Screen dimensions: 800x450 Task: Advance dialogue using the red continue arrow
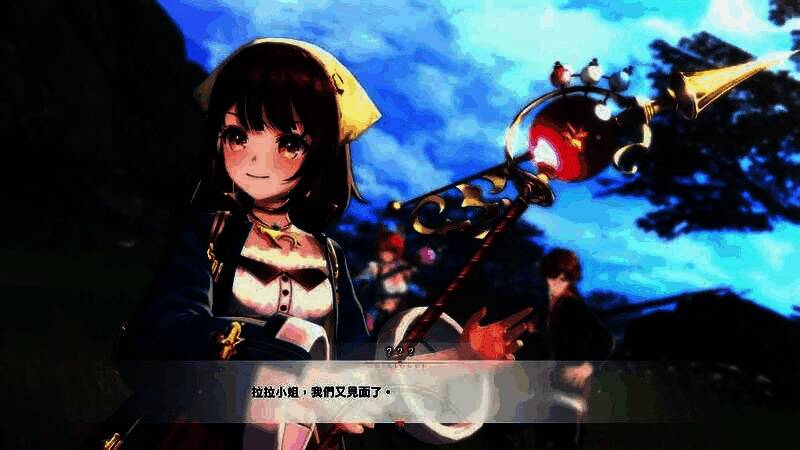(401, 424)
